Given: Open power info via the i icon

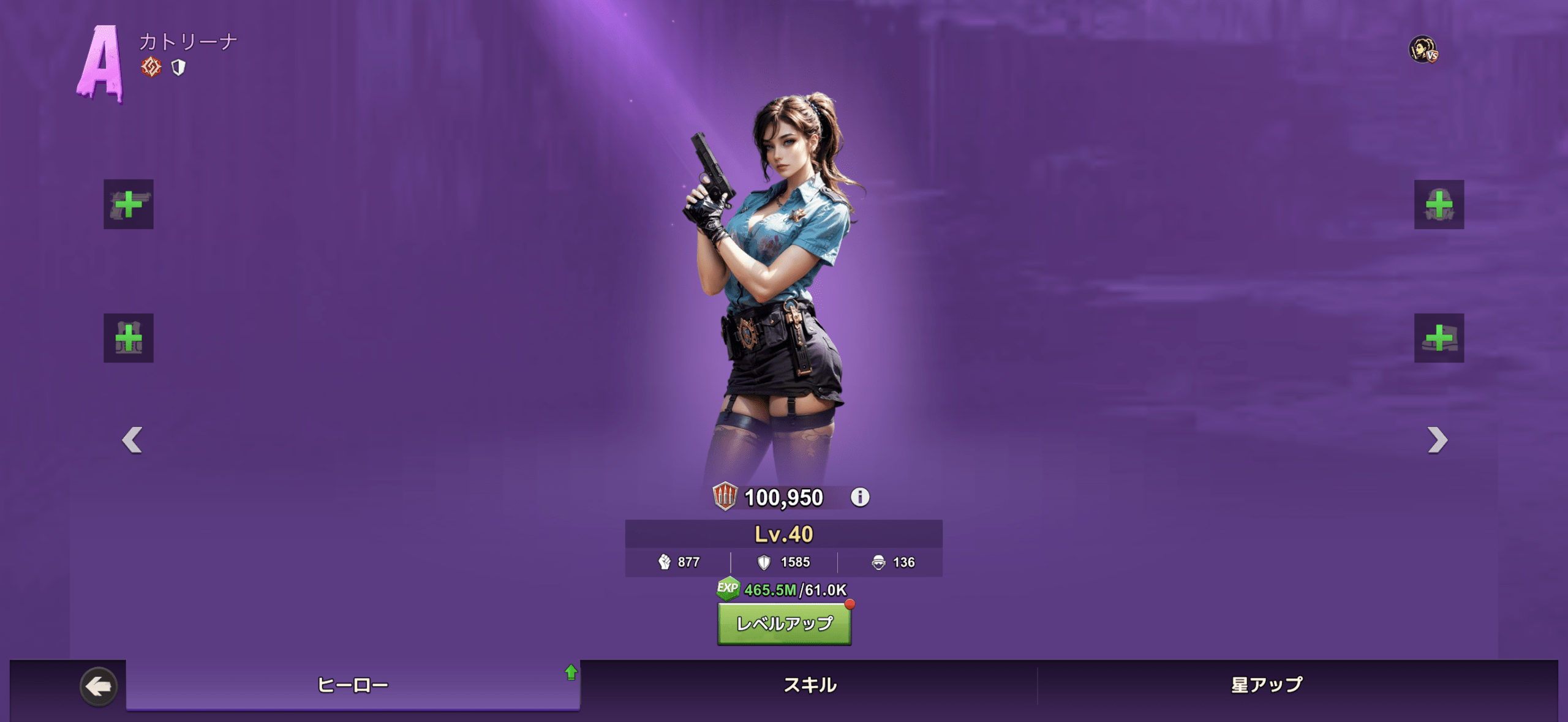Looking at the screenshot, I should tap(860, 497).
